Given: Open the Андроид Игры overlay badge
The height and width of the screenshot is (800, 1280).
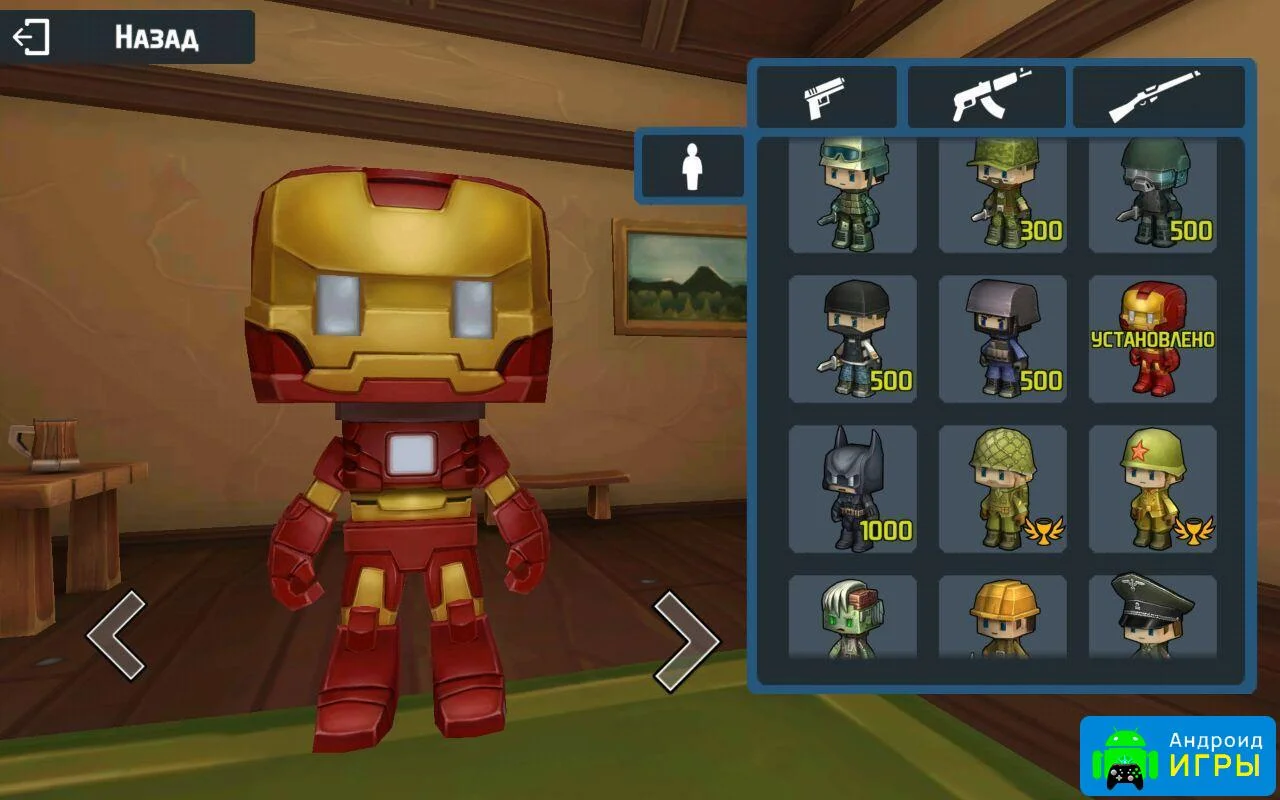Looking at the screenshot, I should [1177, 756].
